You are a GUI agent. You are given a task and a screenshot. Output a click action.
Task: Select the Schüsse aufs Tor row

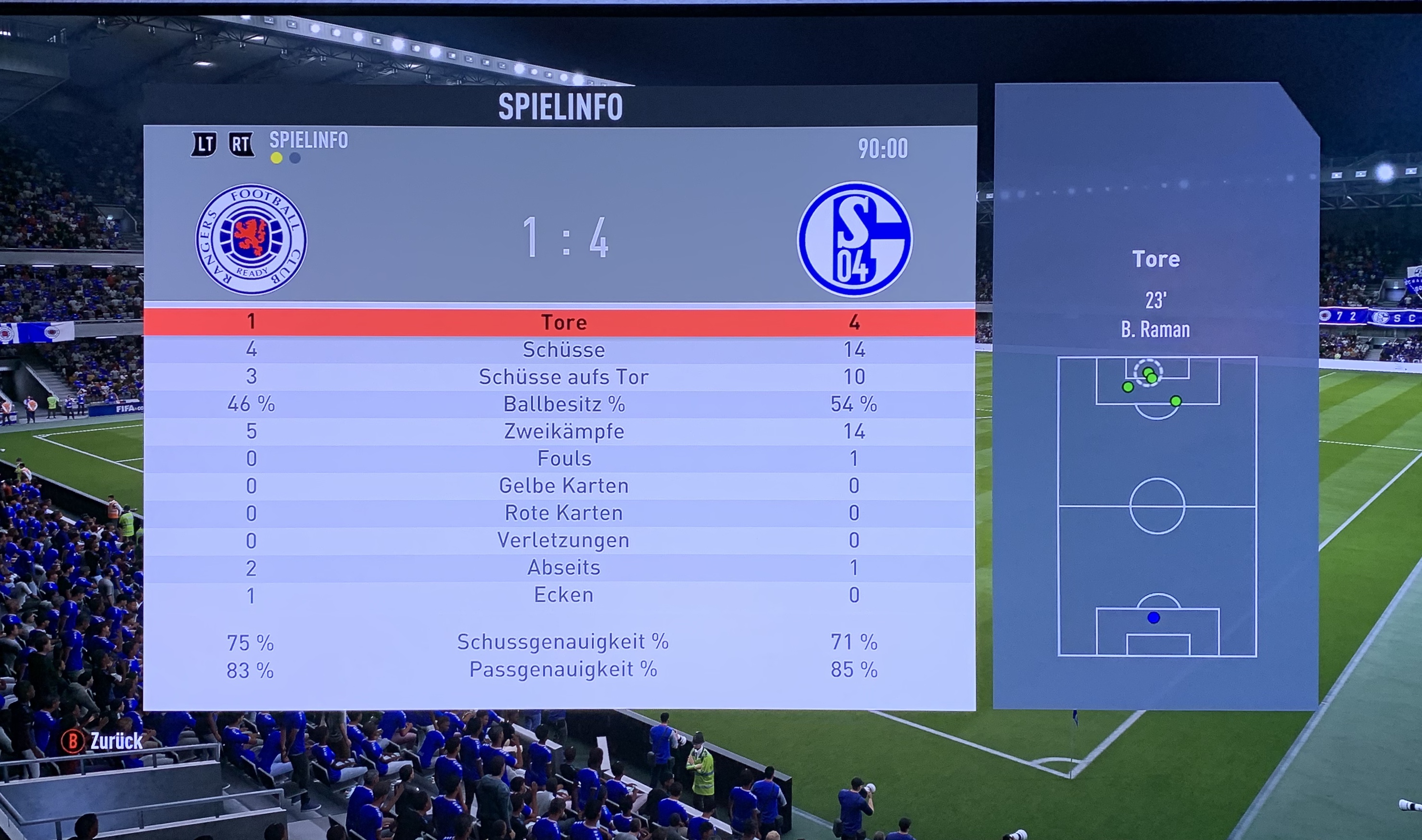tap(563, 377)
